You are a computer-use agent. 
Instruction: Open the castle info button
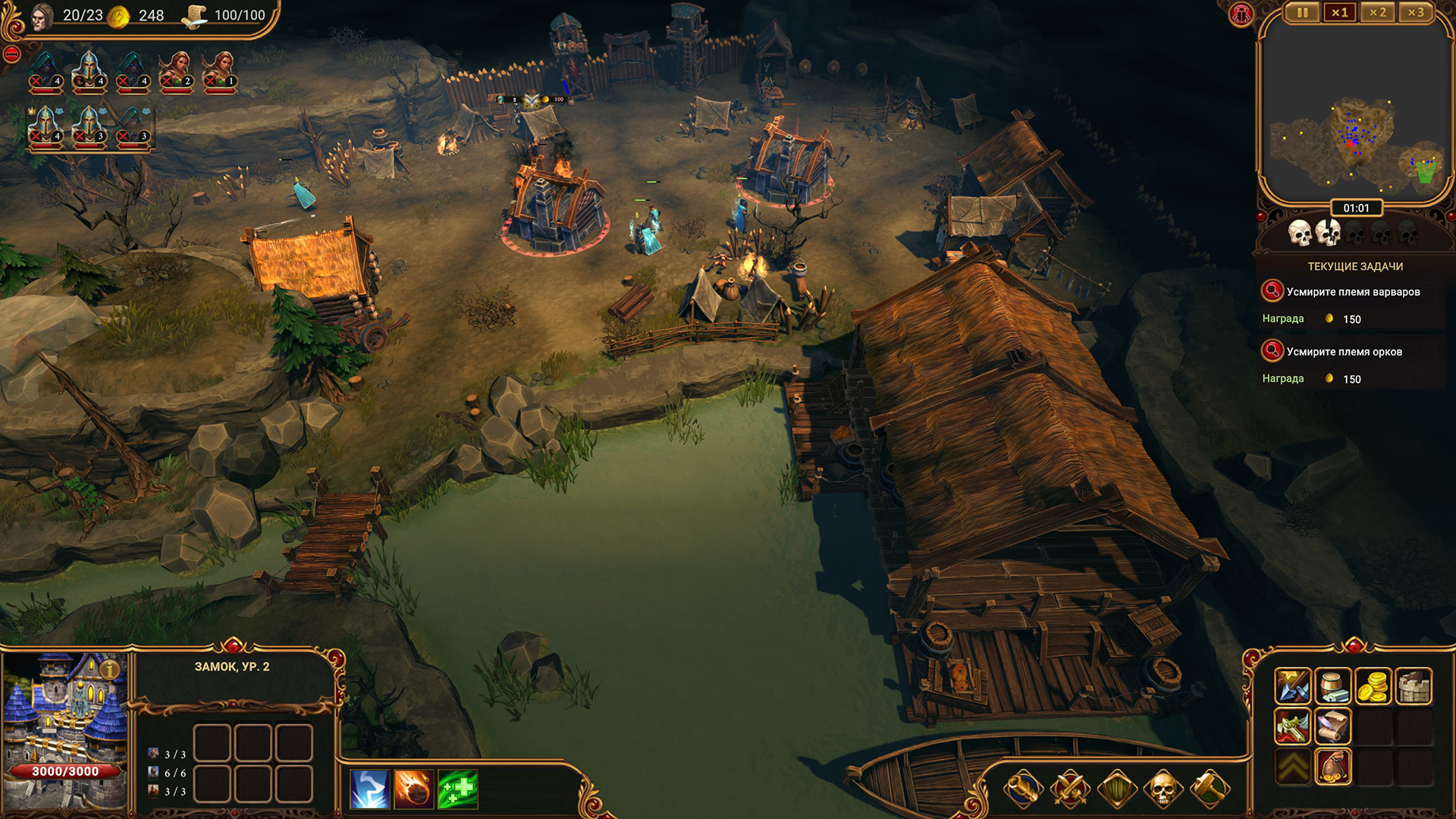point(110,669)
